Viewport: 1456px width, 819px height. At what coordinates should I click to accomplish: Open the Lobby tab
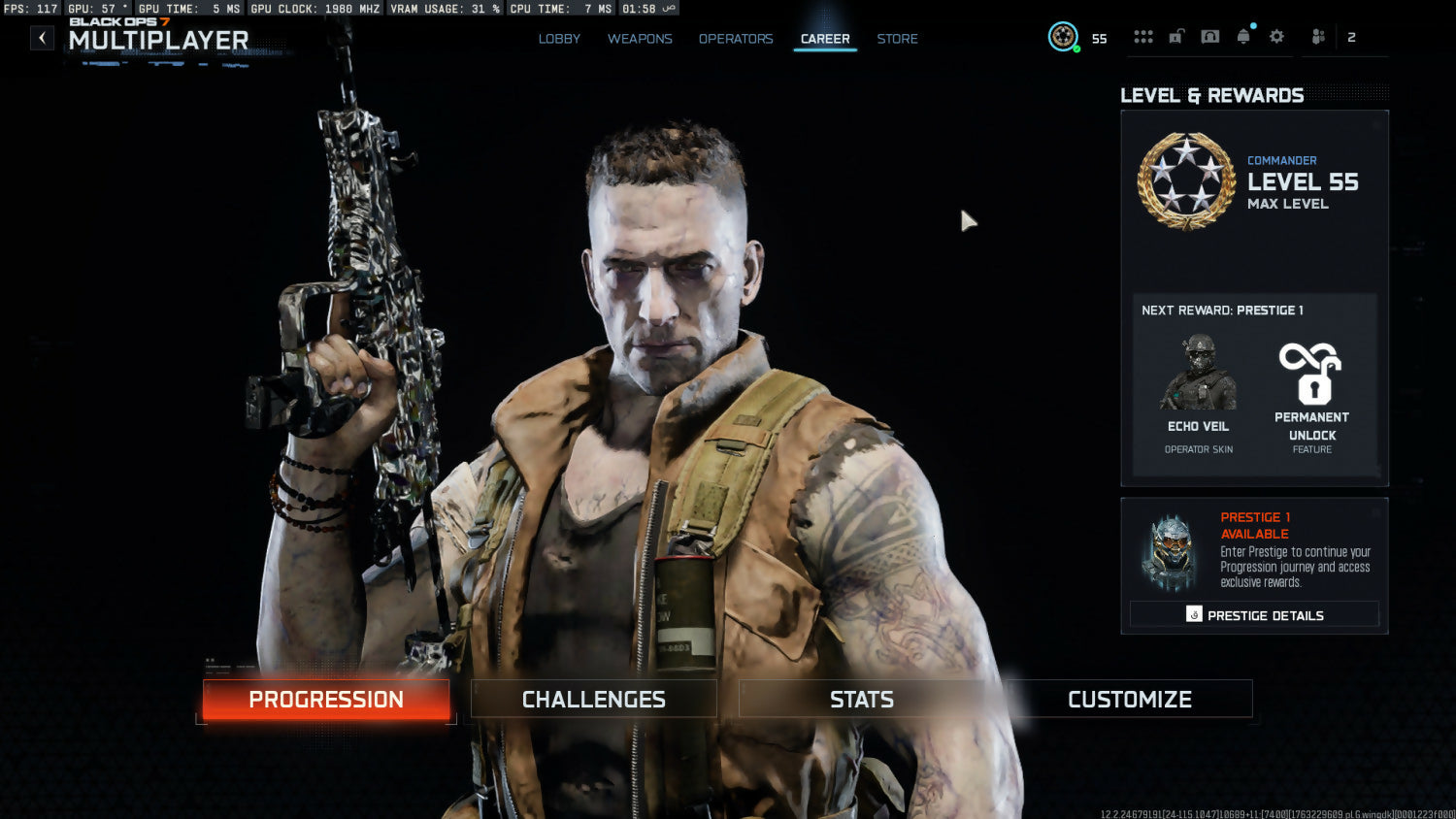point(559,39)
